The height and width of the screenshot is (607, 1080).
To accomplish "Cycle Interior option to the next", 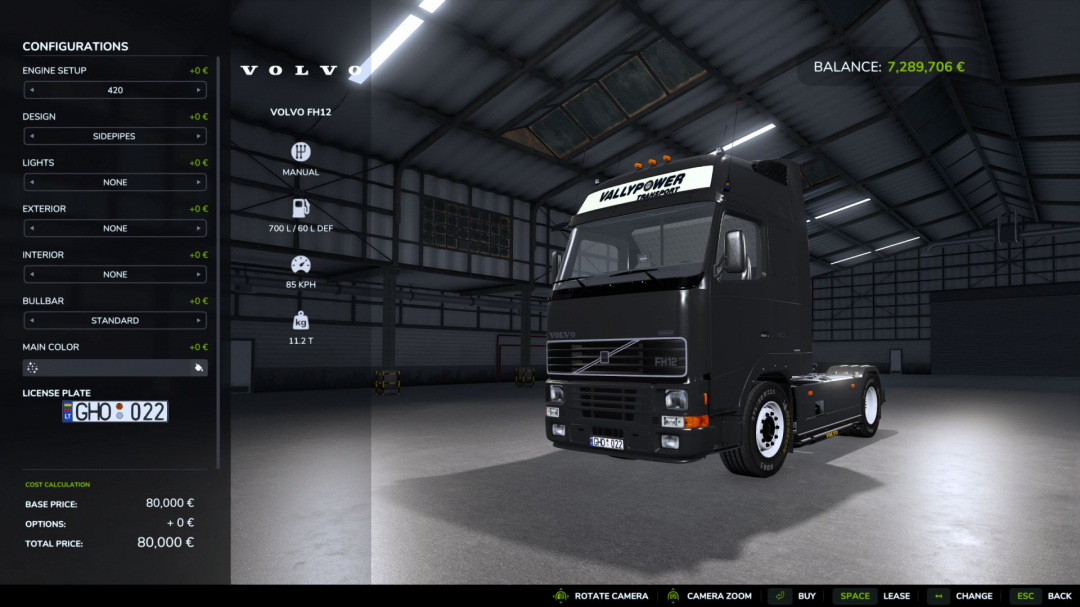I will tap(199, 274).
